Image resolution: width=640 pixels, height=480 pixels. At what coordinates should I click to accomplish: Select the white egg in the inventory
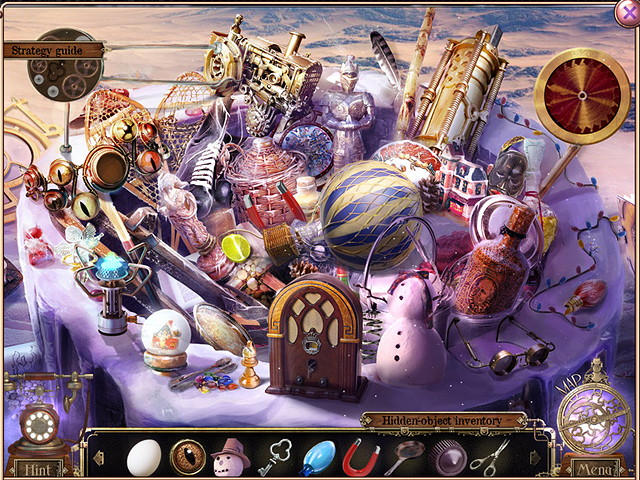tap(143, 456)
